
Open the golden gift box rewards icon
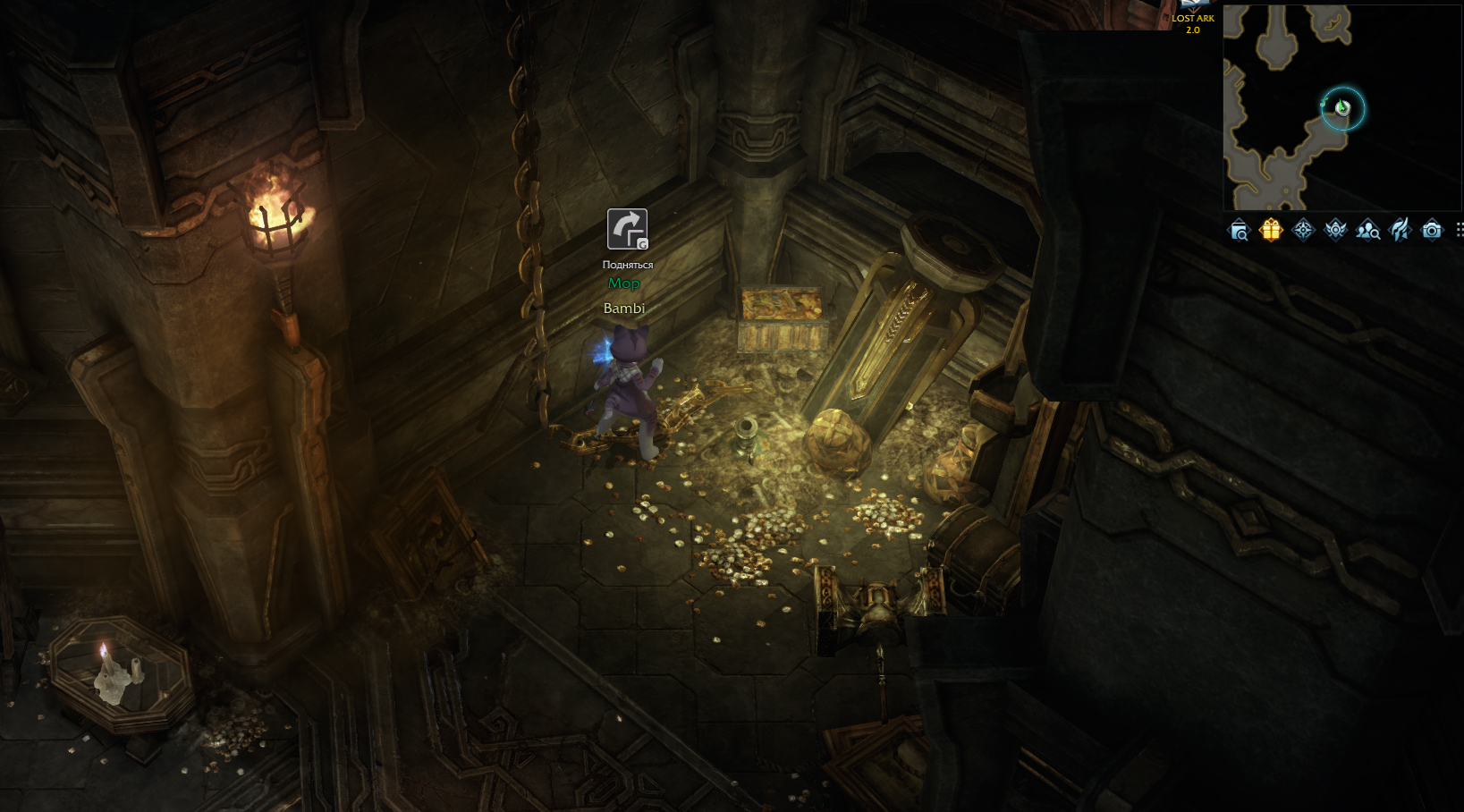point(1270,231)
